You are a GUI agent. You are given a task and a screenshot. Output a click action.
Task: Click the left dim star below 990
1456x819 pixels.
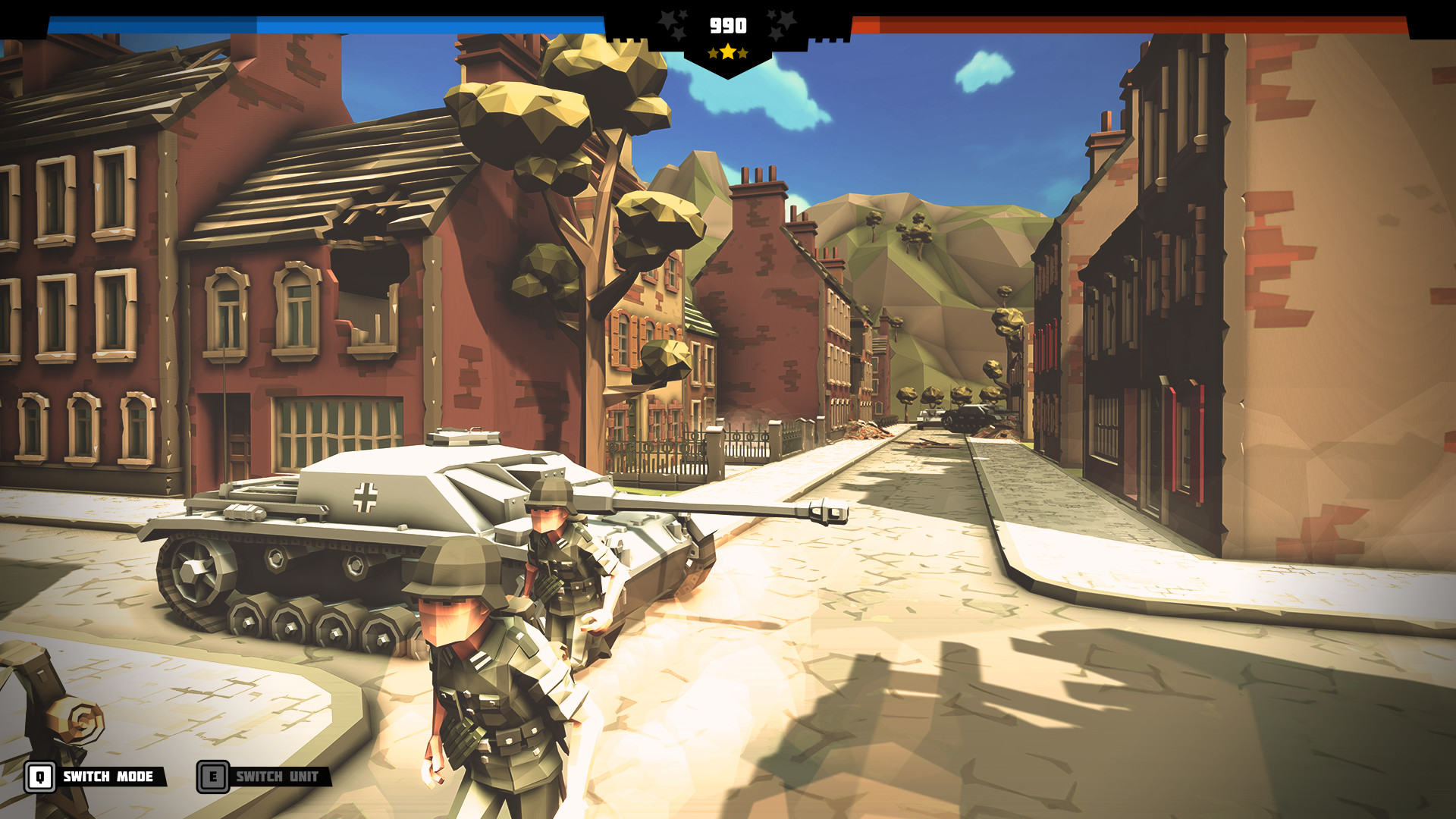pos(712,54)
